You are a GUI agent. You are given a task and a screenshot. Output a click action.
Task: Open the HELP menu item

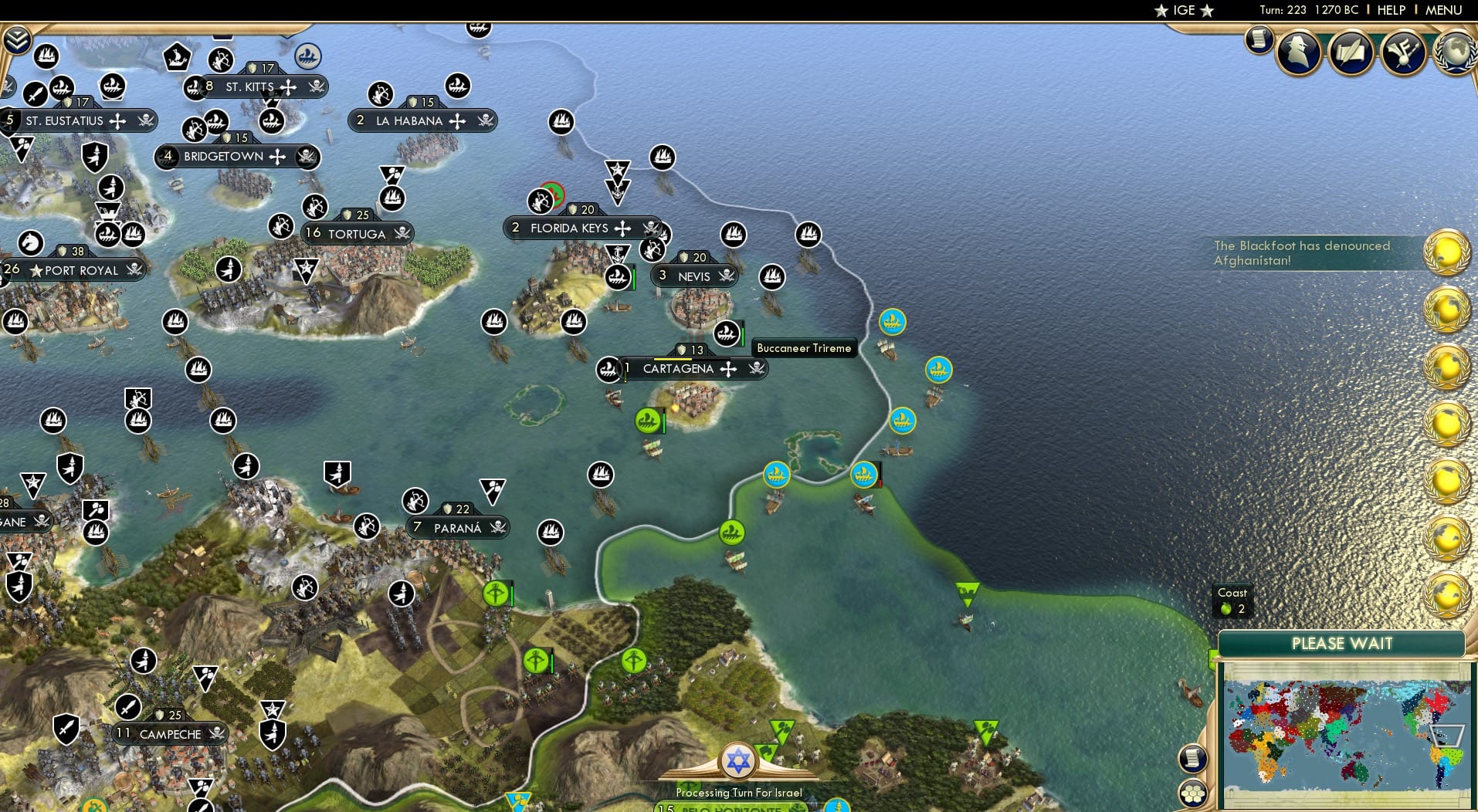click(x=1392, y=10)
